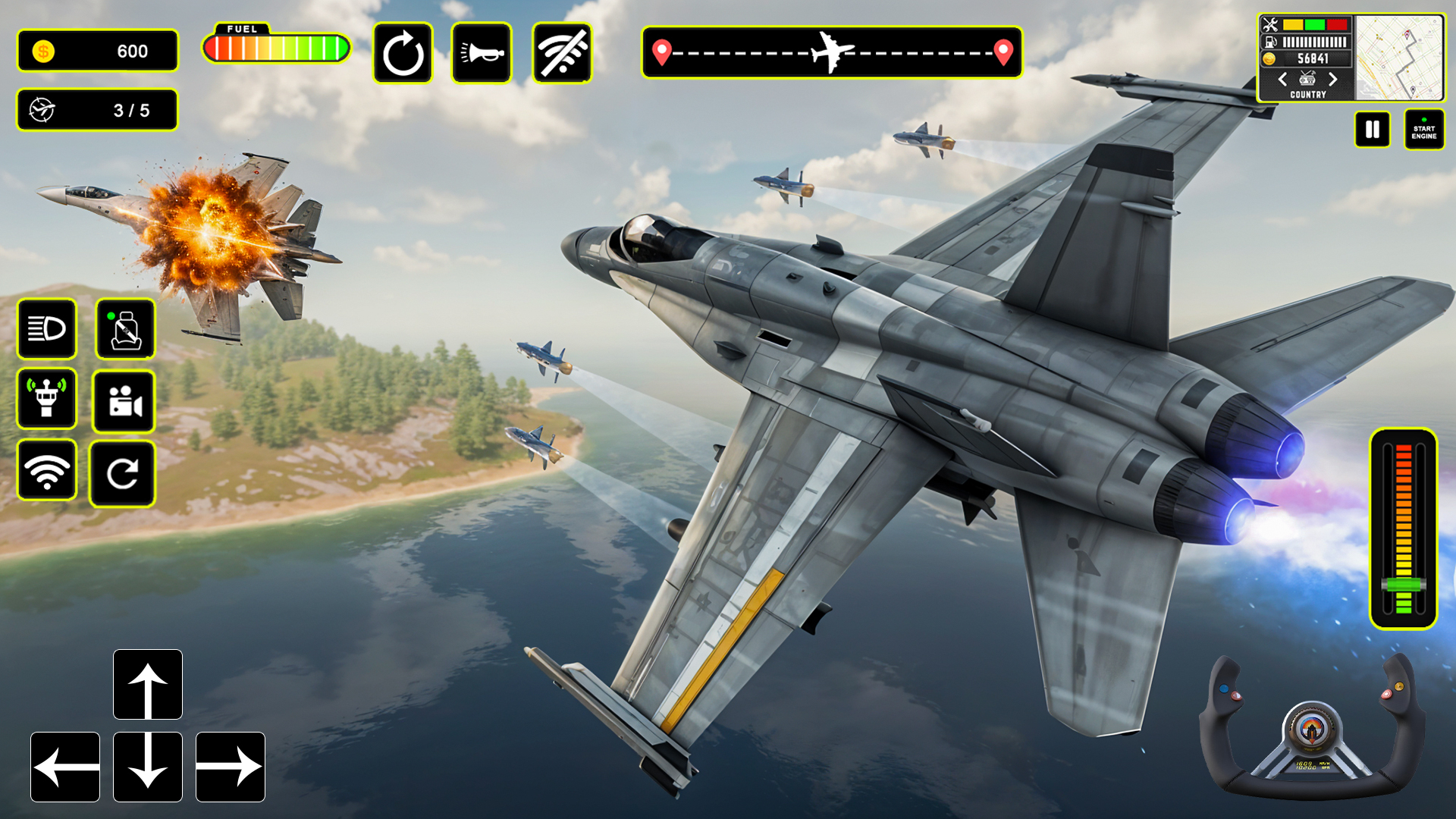Change the COUNTRY radio channel
1456x819 pixels.
point(1307,80)
